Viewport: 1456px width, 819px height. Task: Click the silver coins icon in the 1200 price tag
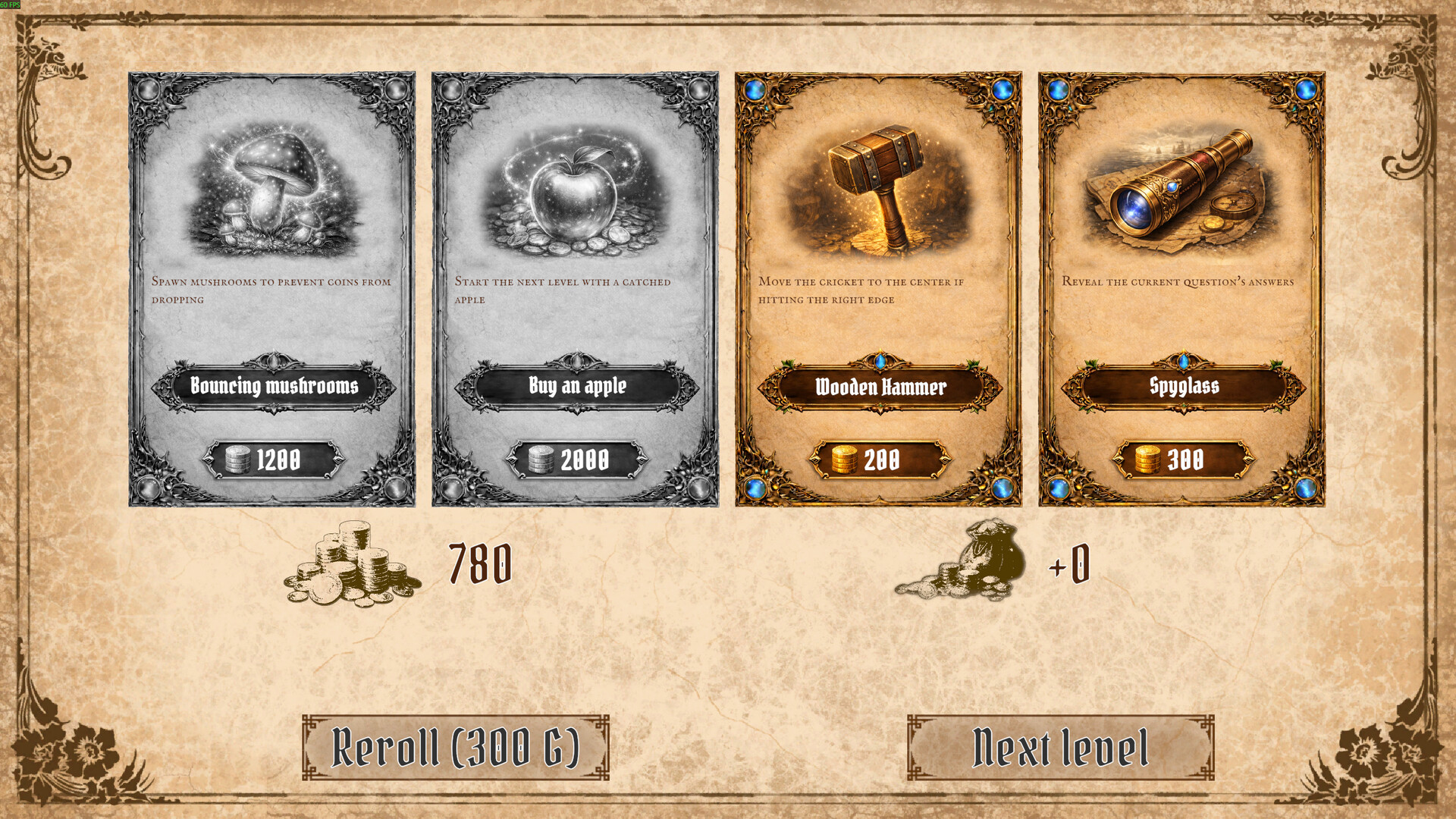pyautogui.click(x=237, y=457)
